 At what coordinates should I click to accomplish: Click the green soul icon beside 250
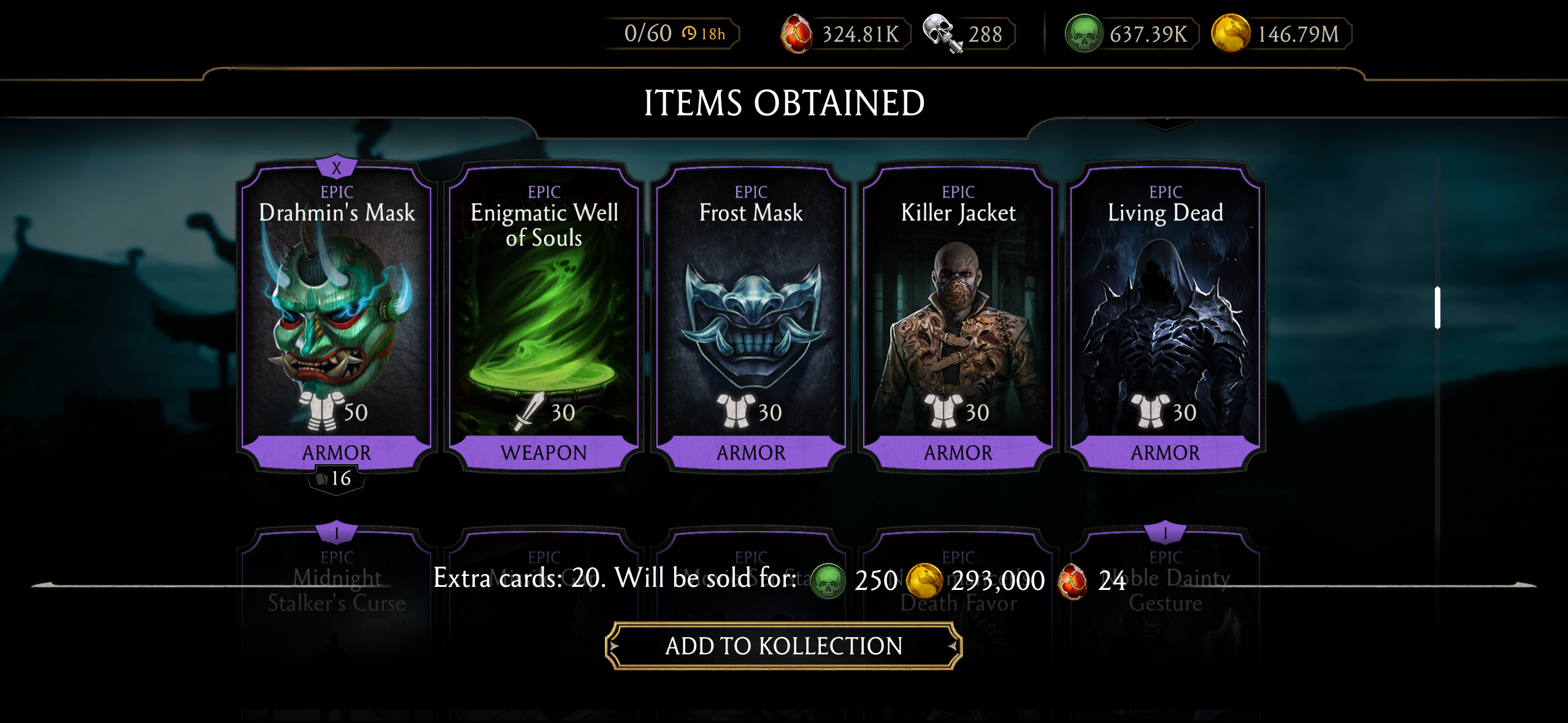[x=829, y=579]
